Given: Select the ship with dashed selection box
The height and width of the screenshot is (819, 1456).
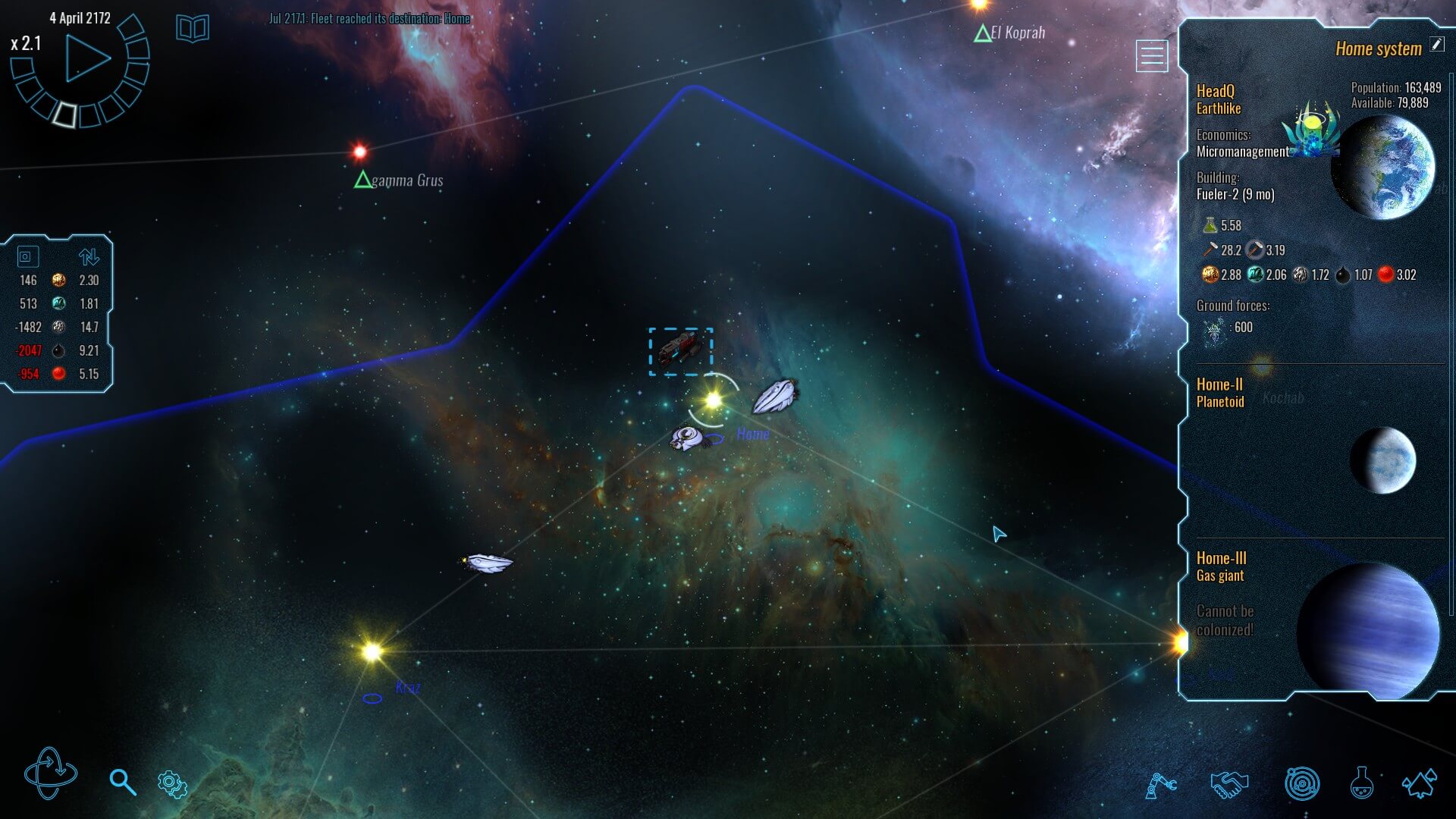Looking at the screenshot, I should click(x=680, y=351).
